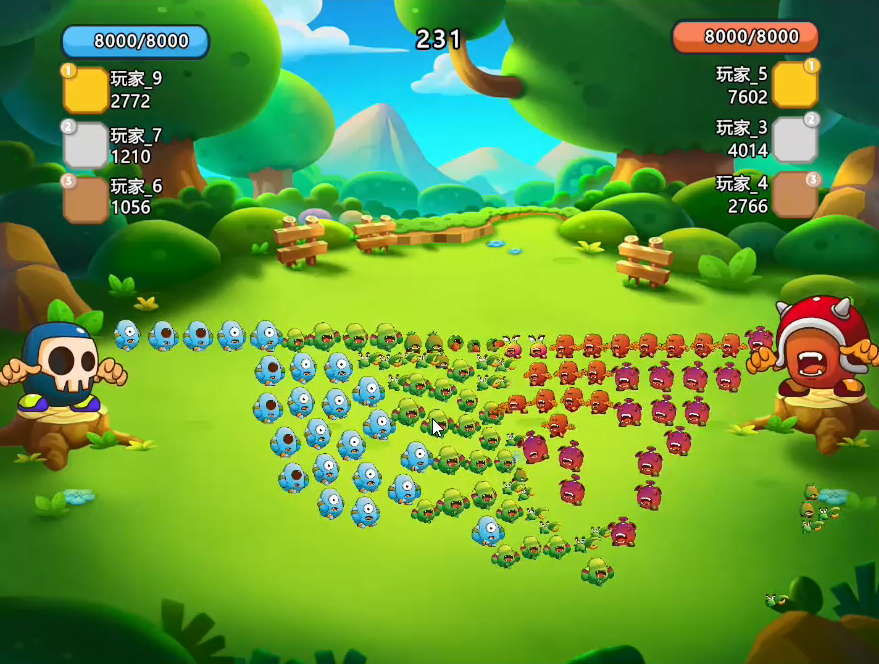879x664 pixels.
Task: Choose the bronze rank-3 avatar of 玩家_4
Action: [795, 194]
